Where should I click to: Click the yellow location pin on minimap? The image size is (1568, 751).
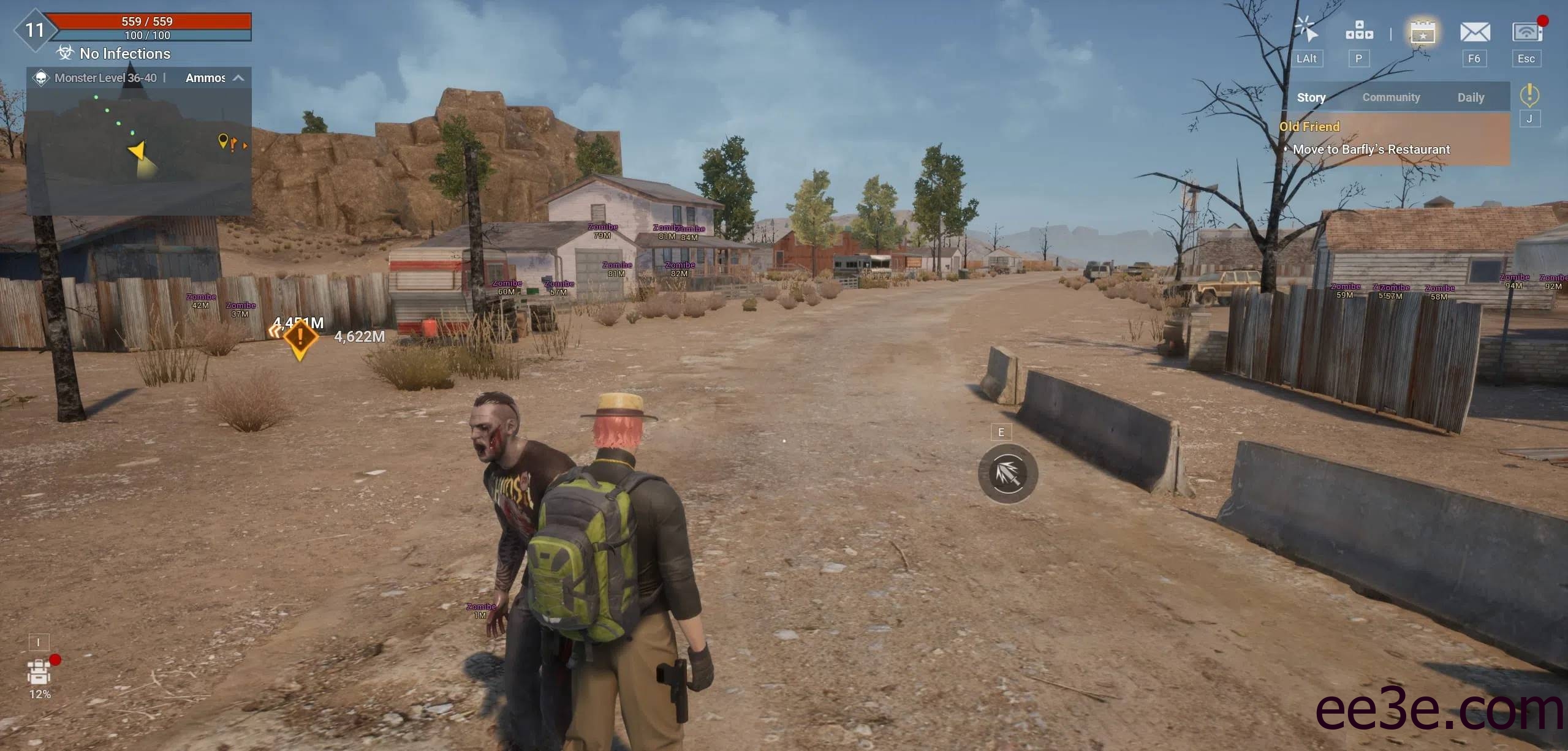pos(223,141)
